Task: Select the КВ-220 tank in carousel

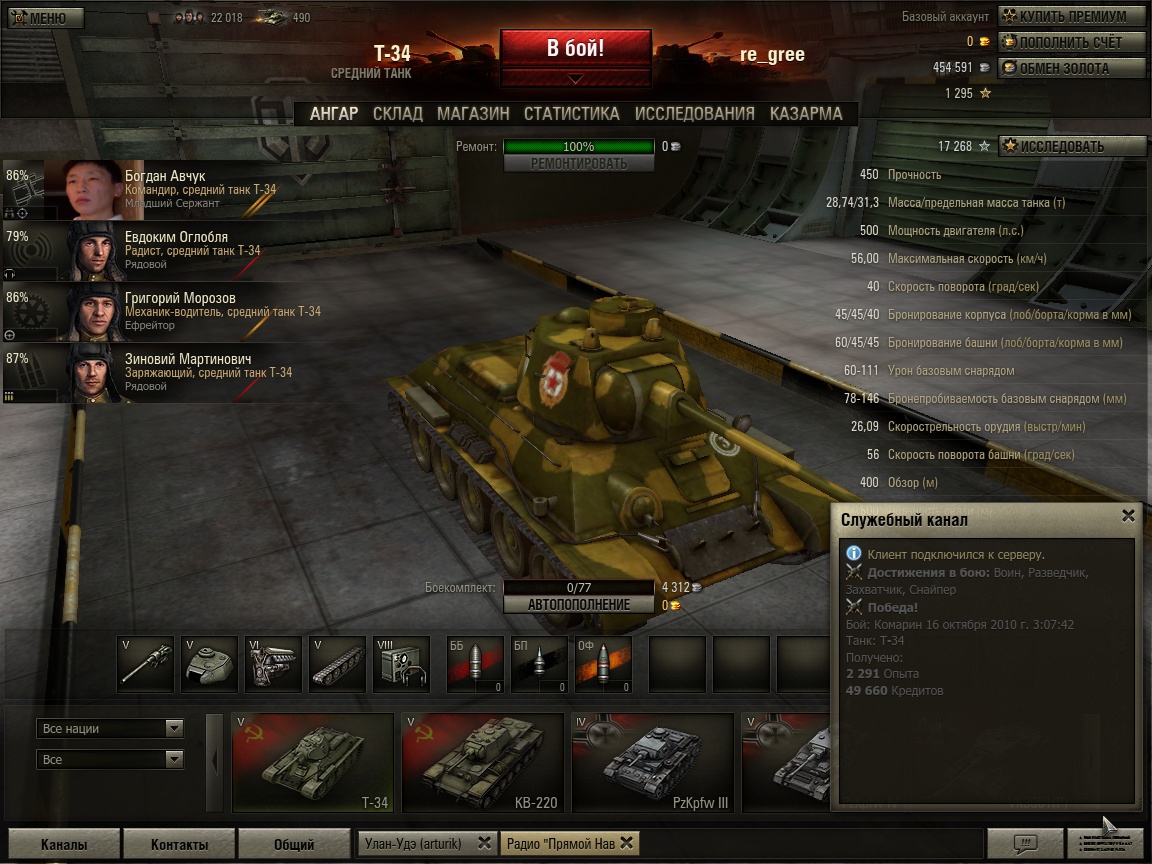Action: (x=481, y=762)
